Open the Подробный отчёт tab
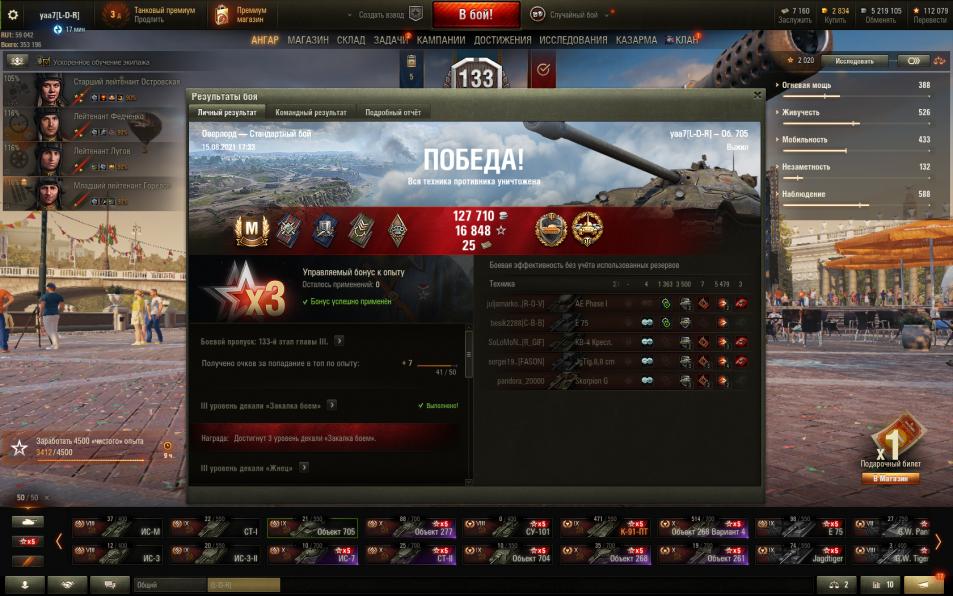The image size is (953, 596). (x=391, y=113)
